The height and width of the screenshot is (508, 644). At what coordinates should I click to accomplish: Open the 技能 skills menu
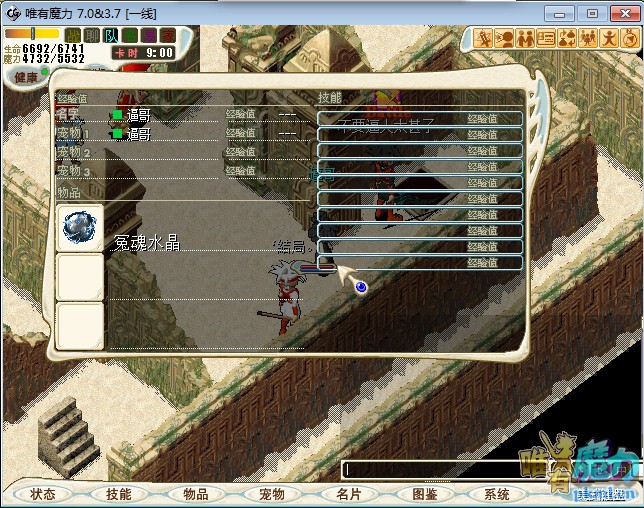pyautogui.click(x=119, y=494)
